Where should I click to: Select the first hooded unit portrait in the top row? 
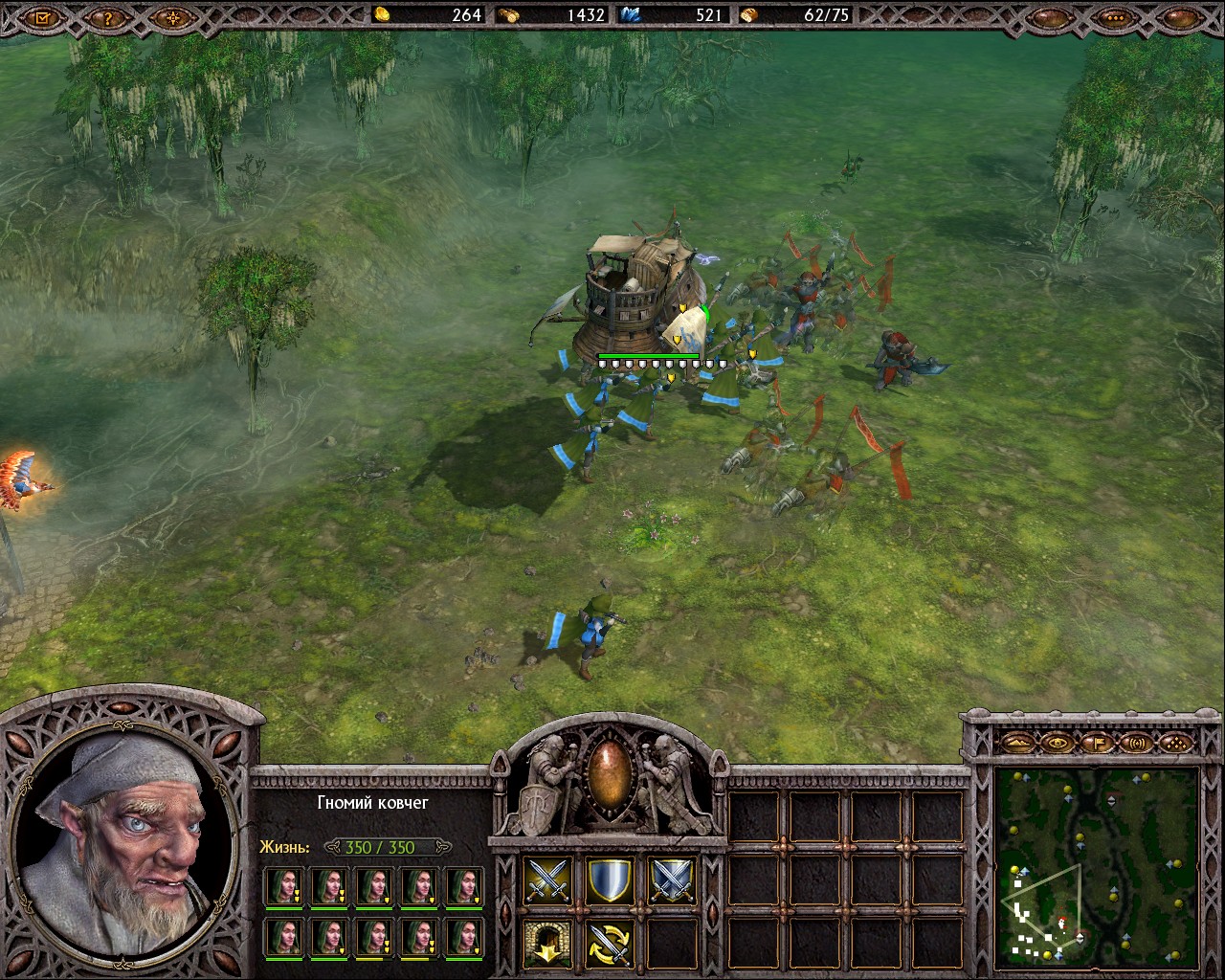(283, 886)
